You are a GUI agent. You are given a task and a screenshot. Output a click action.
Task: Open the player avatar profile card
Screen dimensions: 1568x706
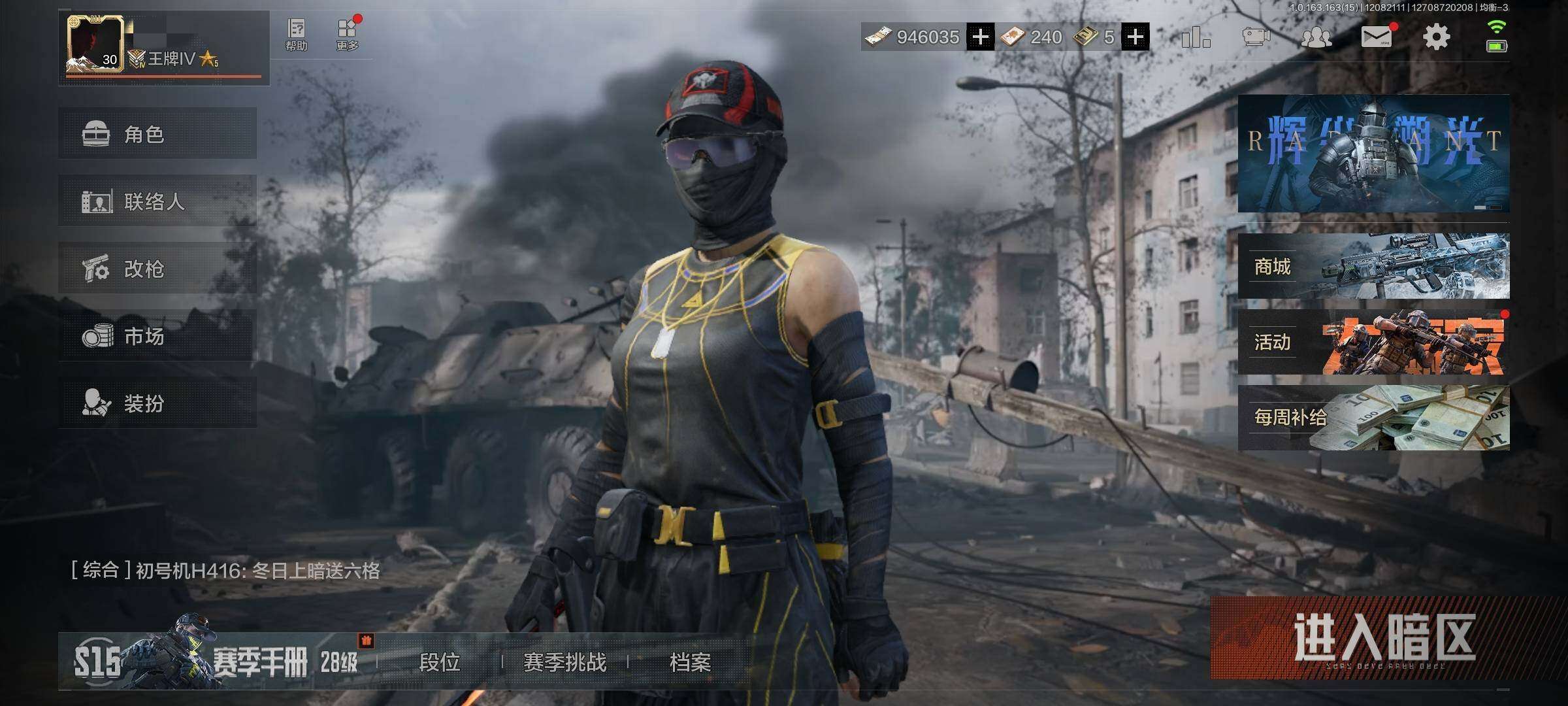point(95,44)
